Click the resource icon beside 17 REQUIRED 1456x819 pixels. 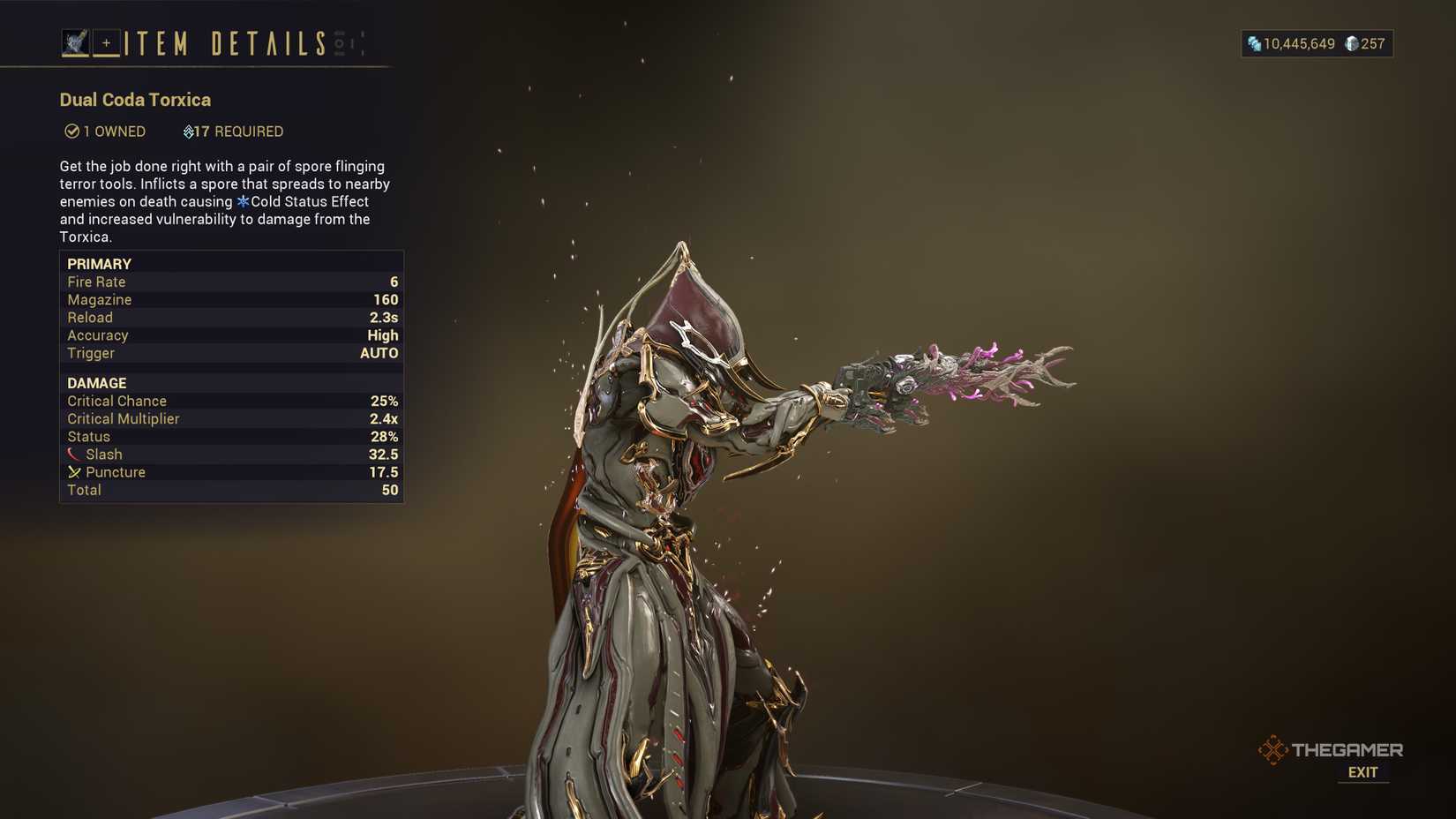tap(188, 131)
